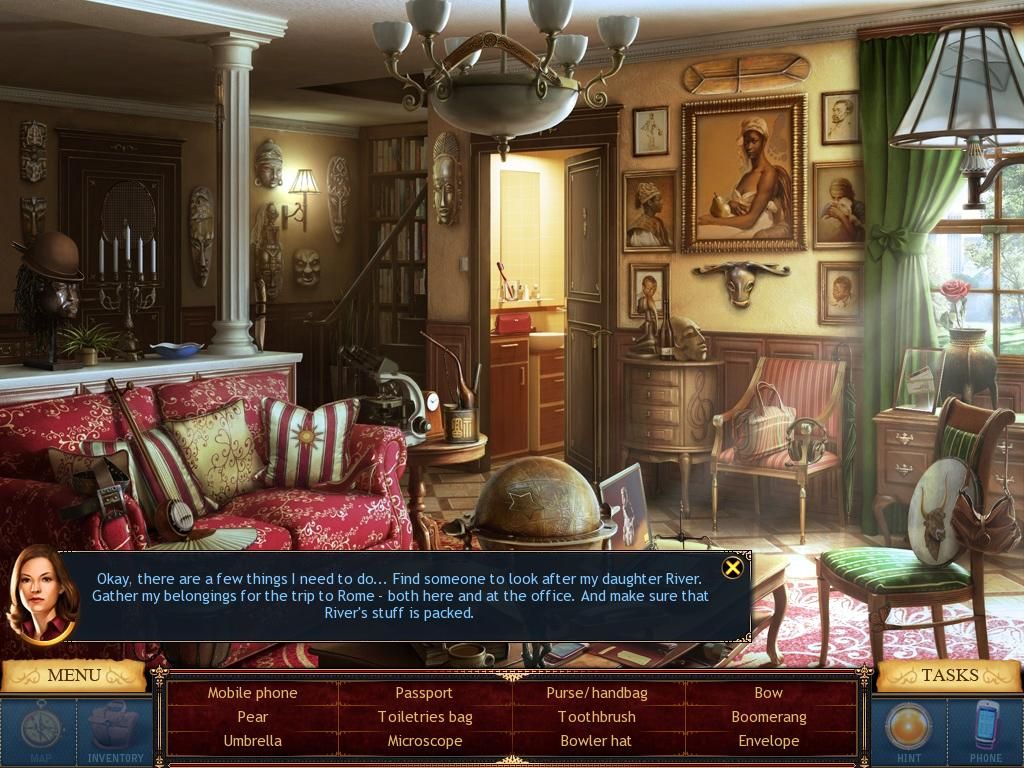Screen dimensions: 1024x768
Task: Select 'Pear' in the item list
Action: 252,716
